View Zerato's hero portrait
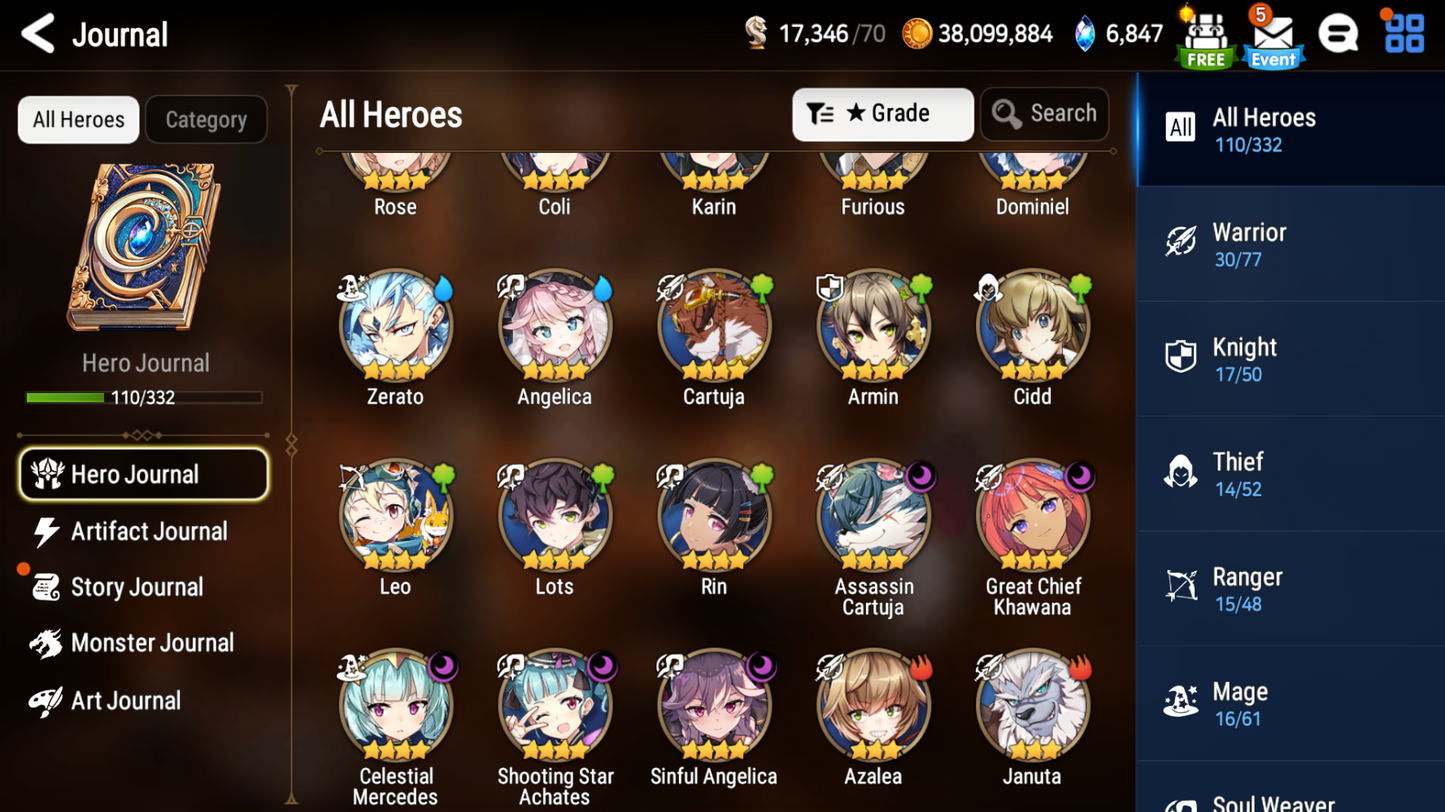The image size is (1445, 812). point(395,326)
